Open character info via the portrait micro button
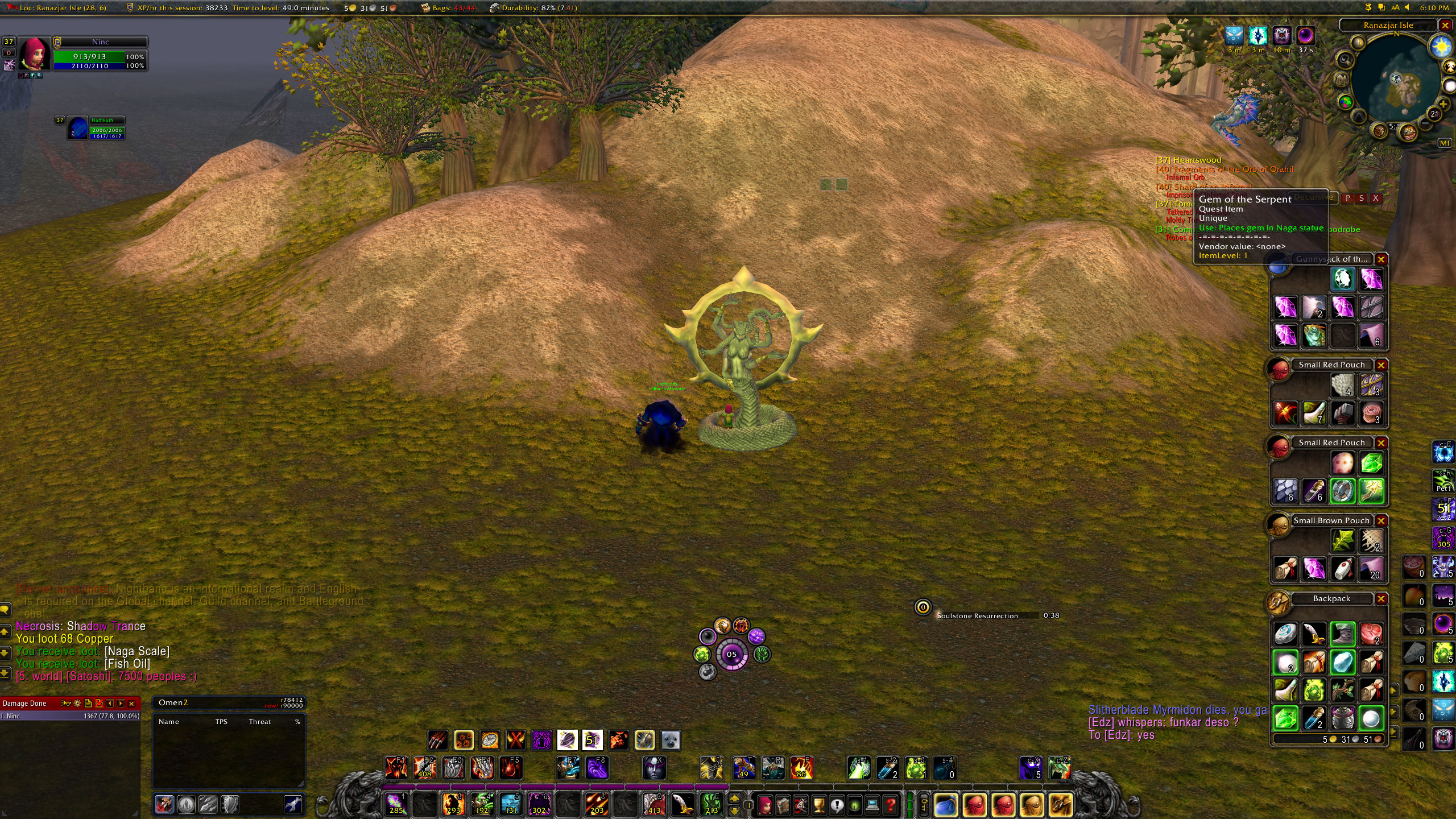 [766, 805]
